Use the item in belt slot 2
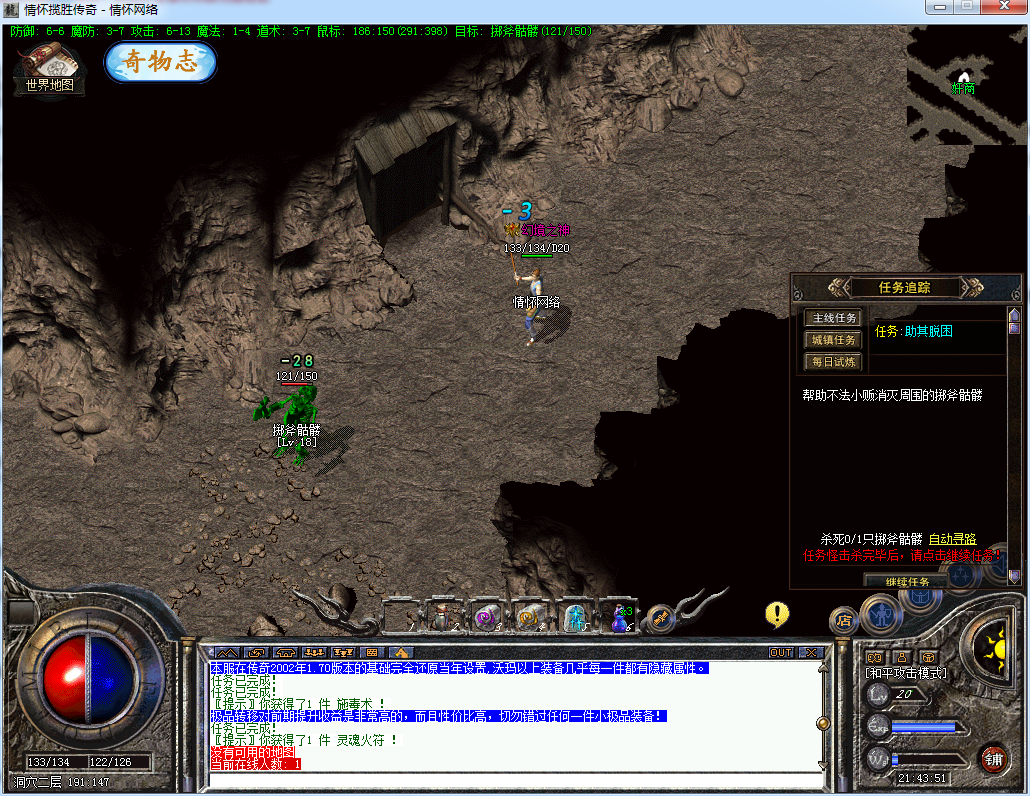Image resolution: width=1030 pixels, height=796 pixels. [x=443, y=618]
